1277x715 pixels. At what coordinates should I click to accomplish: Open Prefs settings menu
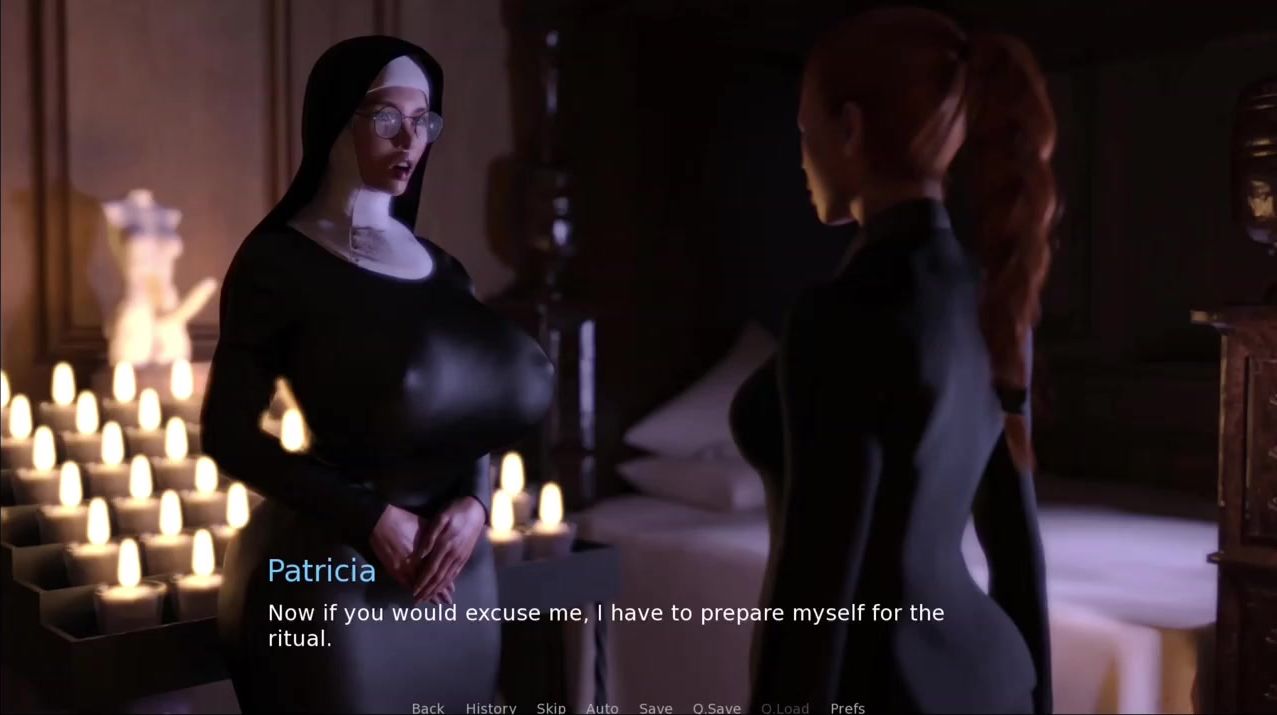(x=848, y=708)
